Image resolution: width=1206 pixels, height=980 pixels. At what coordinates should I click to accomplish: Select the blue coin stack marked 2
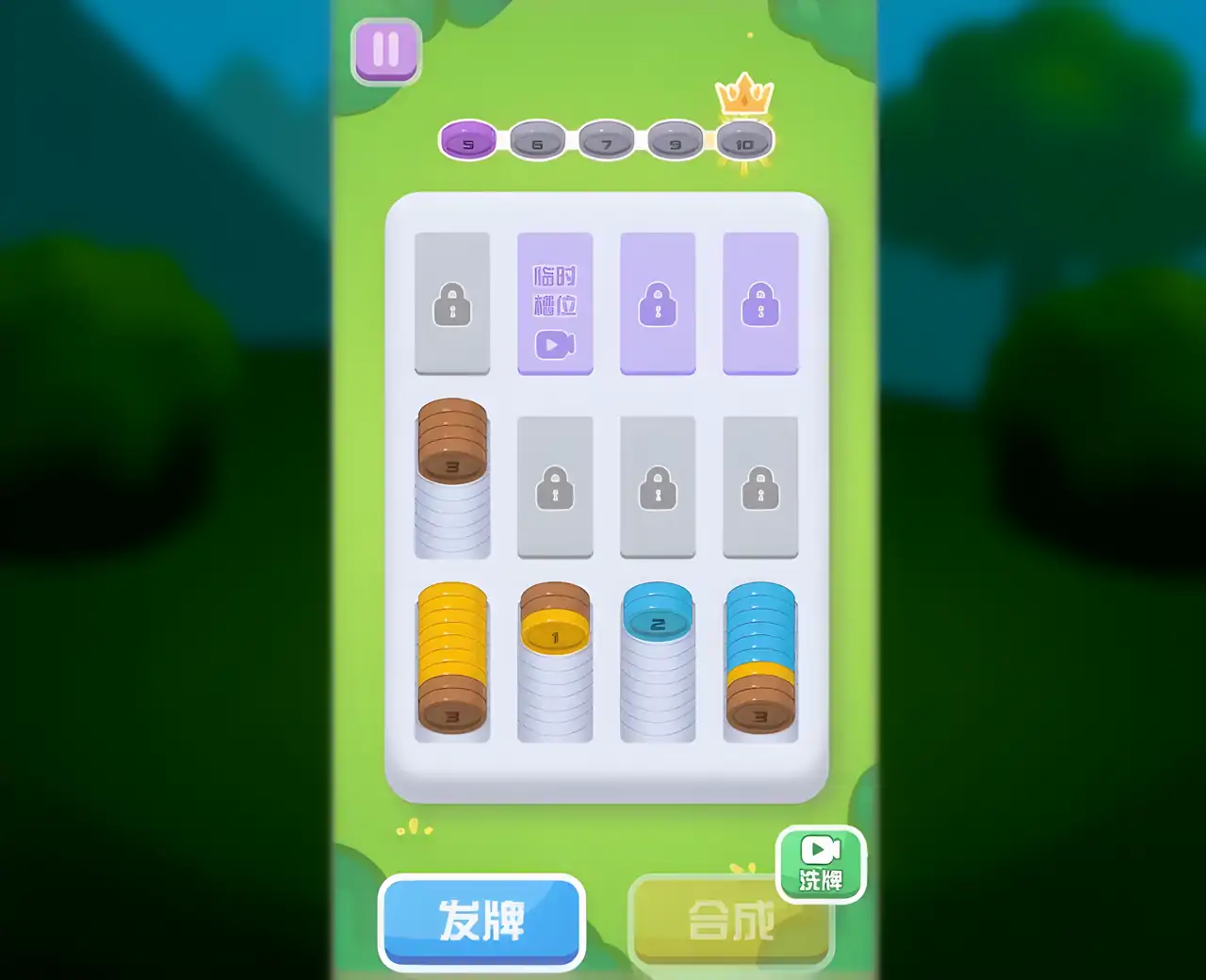click(658, 660)
